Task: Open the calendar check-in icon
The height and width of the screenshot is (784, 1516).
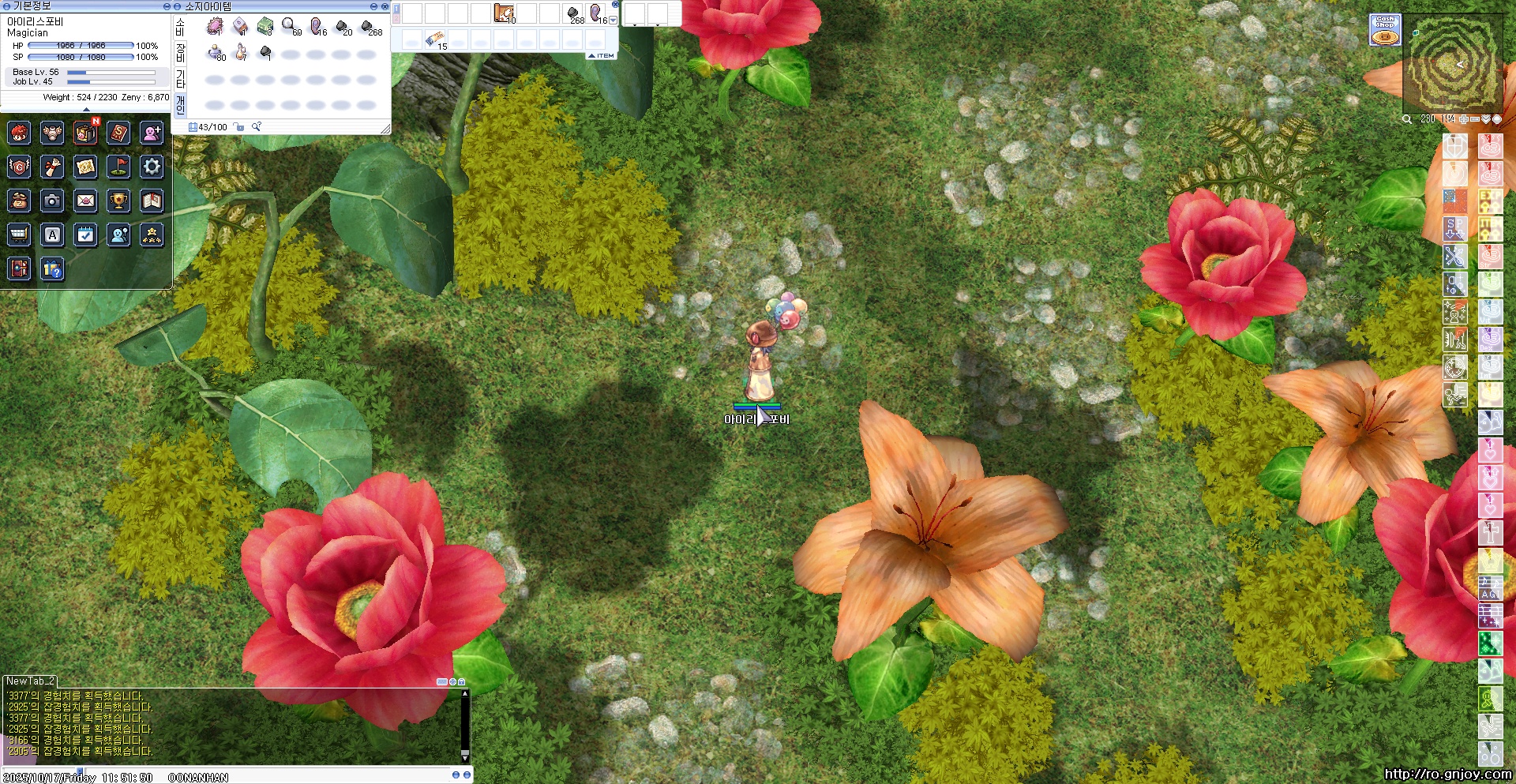Action: click(85, 235)
